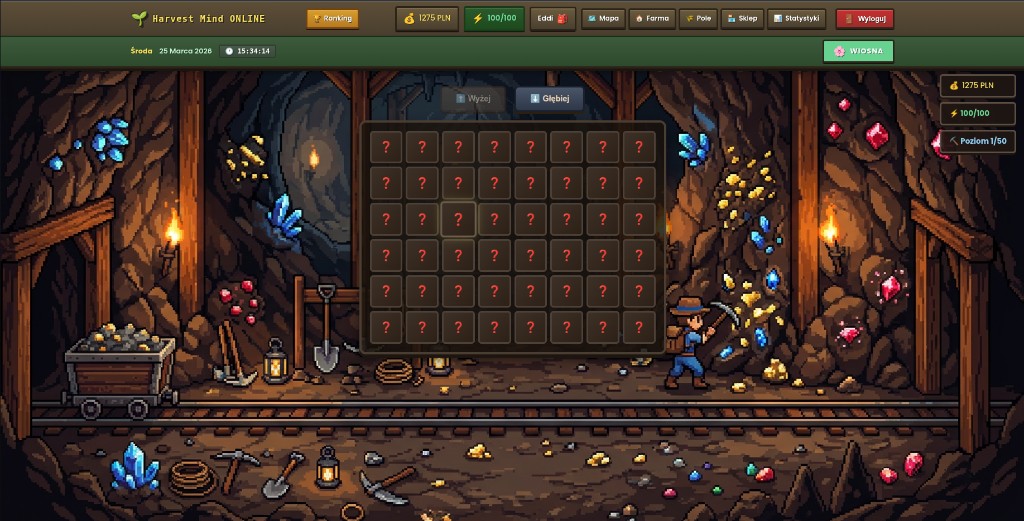Click the Harvest Mind ONLINE logo
1024x521 pixels.
coord(198,18)
